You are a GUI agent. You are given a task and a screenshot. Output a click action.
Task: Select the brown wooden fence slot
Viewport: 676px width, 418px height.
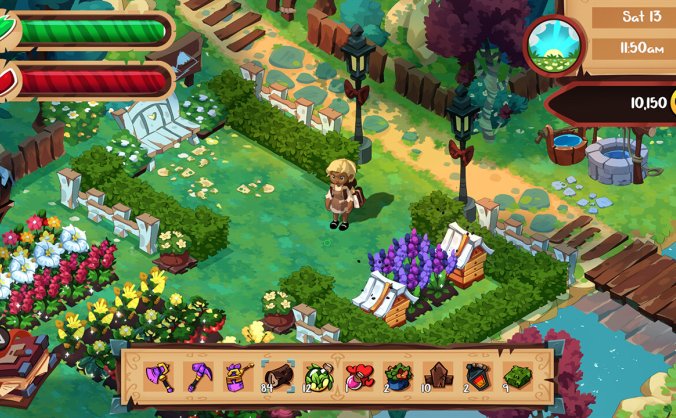pyautogui.click(x=437, y=376)
